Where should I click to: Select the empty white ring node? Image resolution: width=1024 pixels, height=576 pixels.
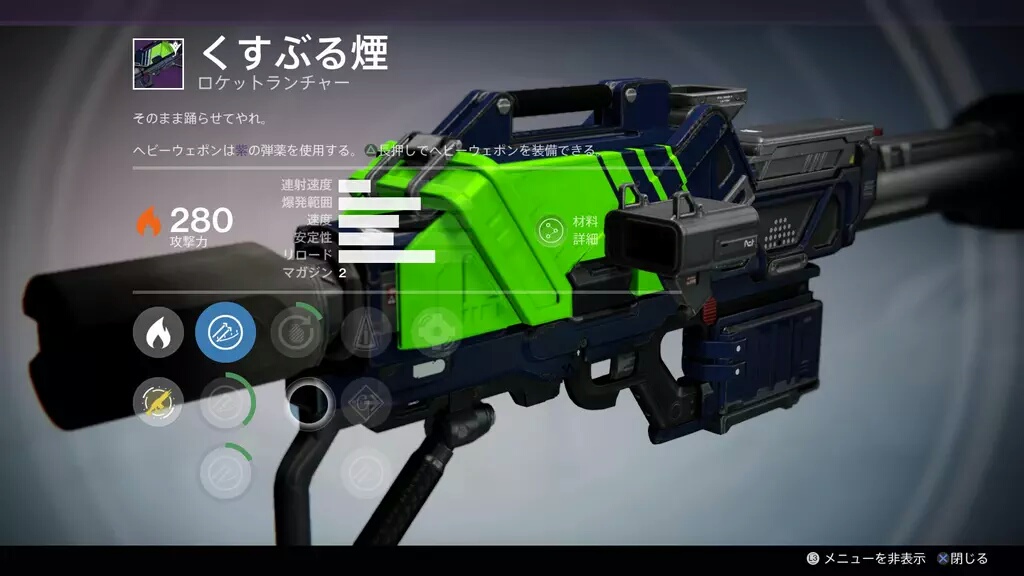(309, 403)
